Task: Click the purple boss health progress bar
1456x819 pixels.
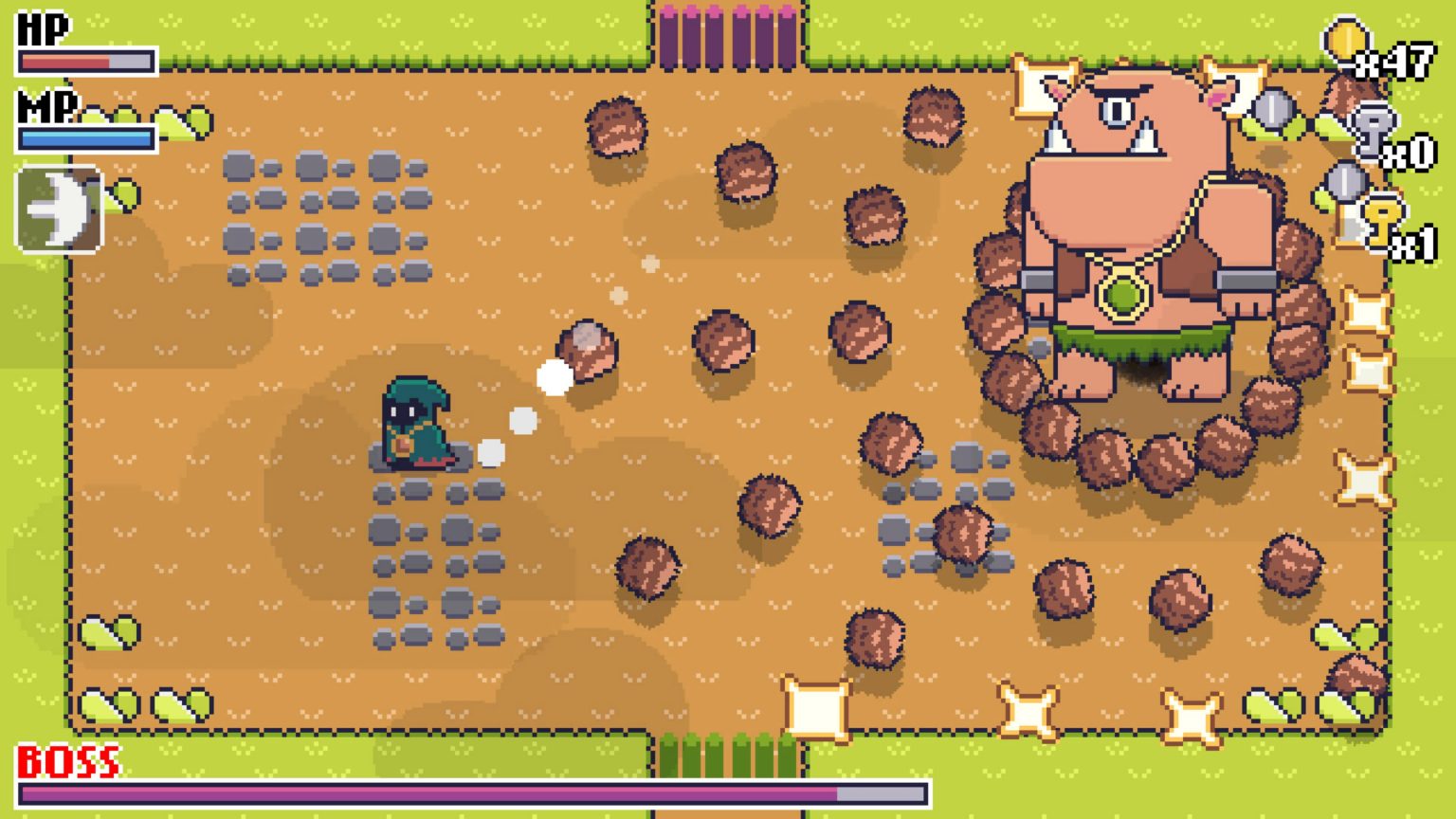Action: [x=427, y=792]
